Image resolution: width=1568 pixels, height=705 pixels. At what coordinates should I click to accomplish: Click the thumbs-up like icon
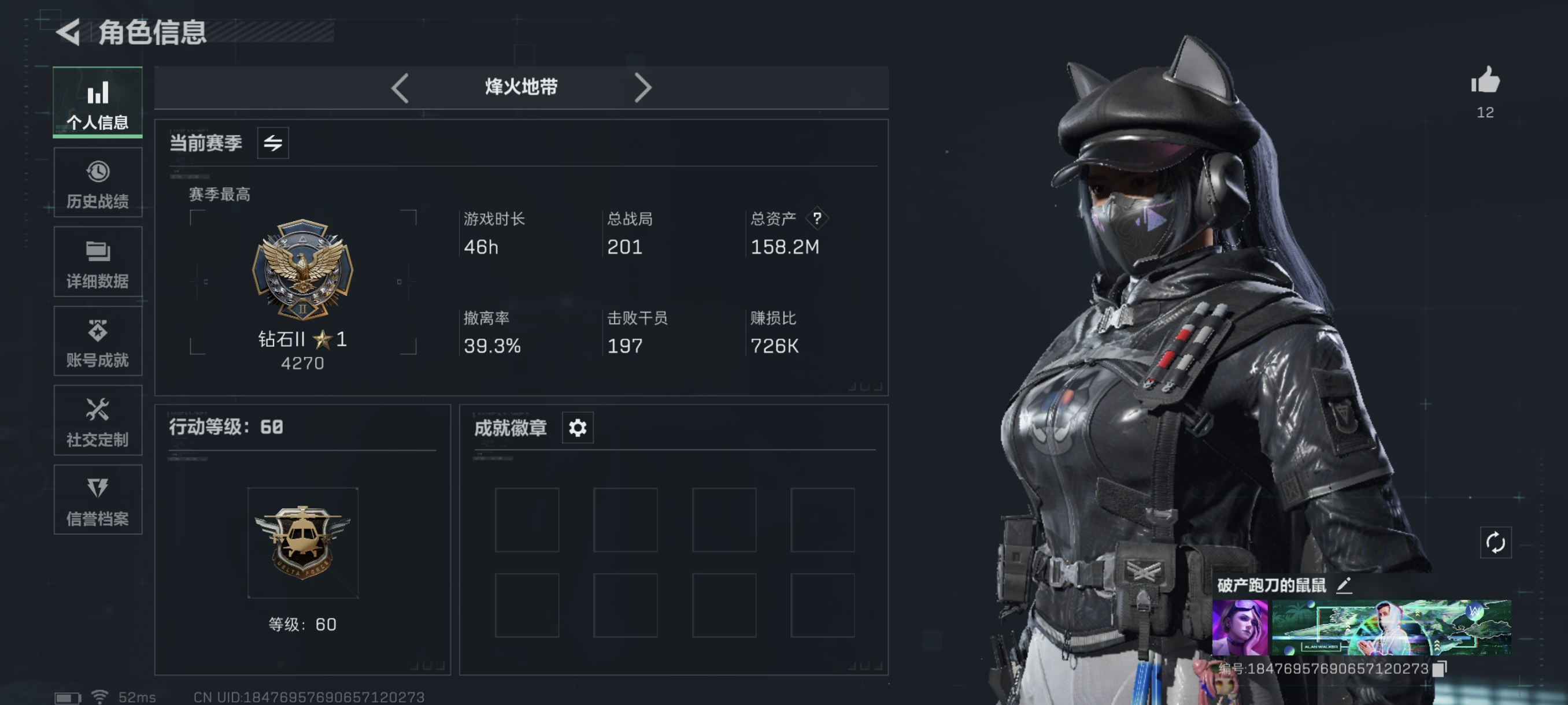pos(1485,81)
